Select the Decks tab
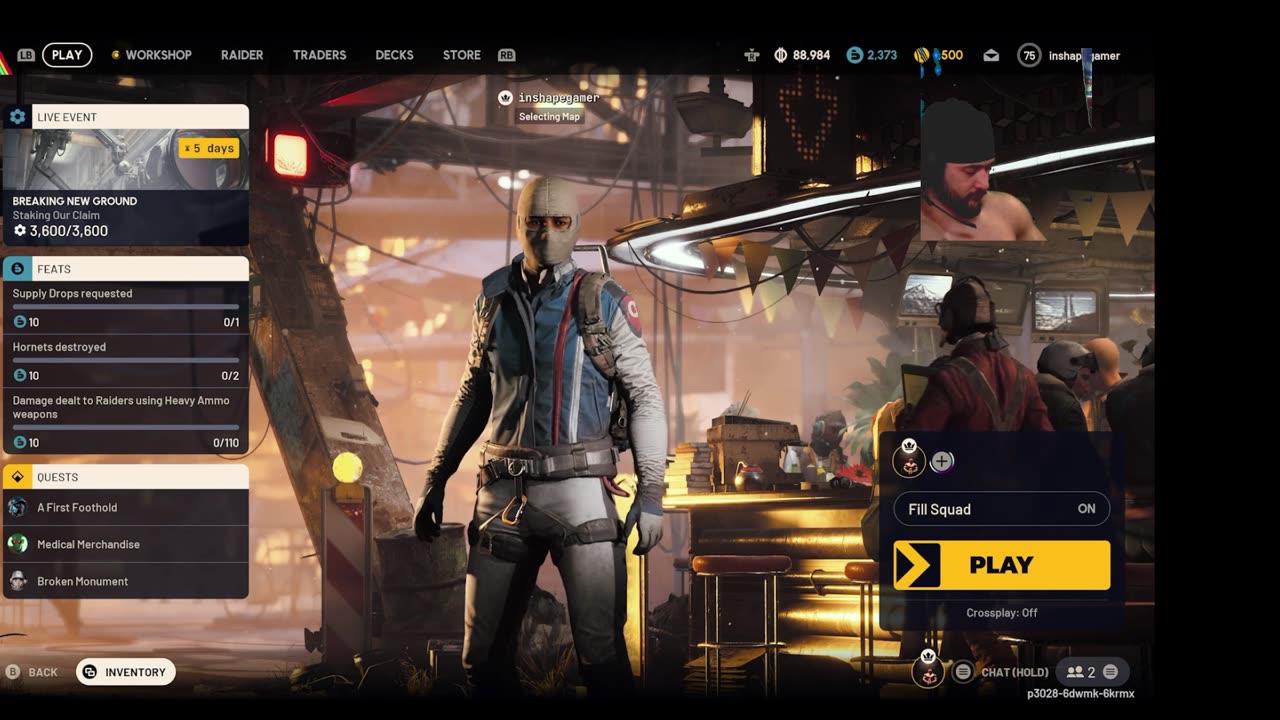Image resolution: width=1280 pixels, height=720 pixels. click(394, 55)
